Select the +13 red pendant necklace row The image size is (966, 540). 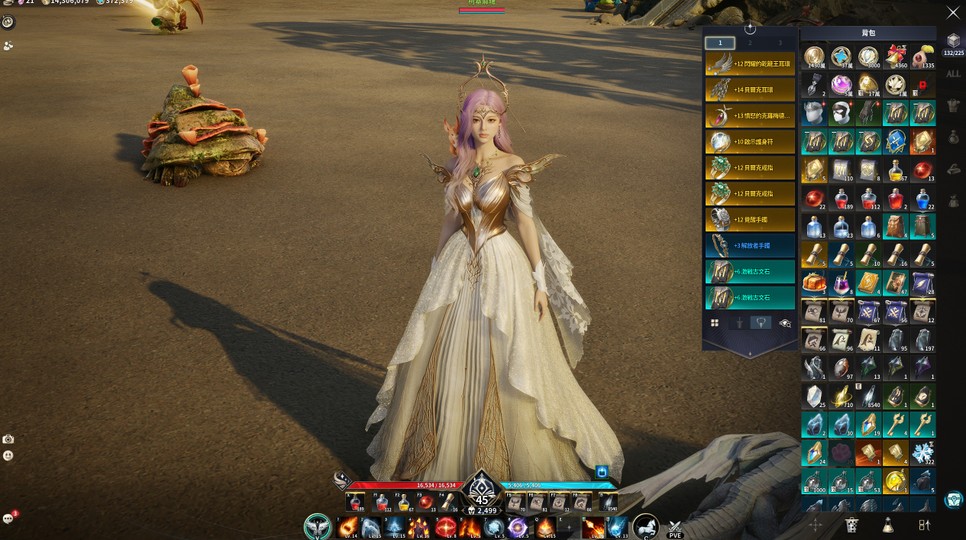[750, 115]
